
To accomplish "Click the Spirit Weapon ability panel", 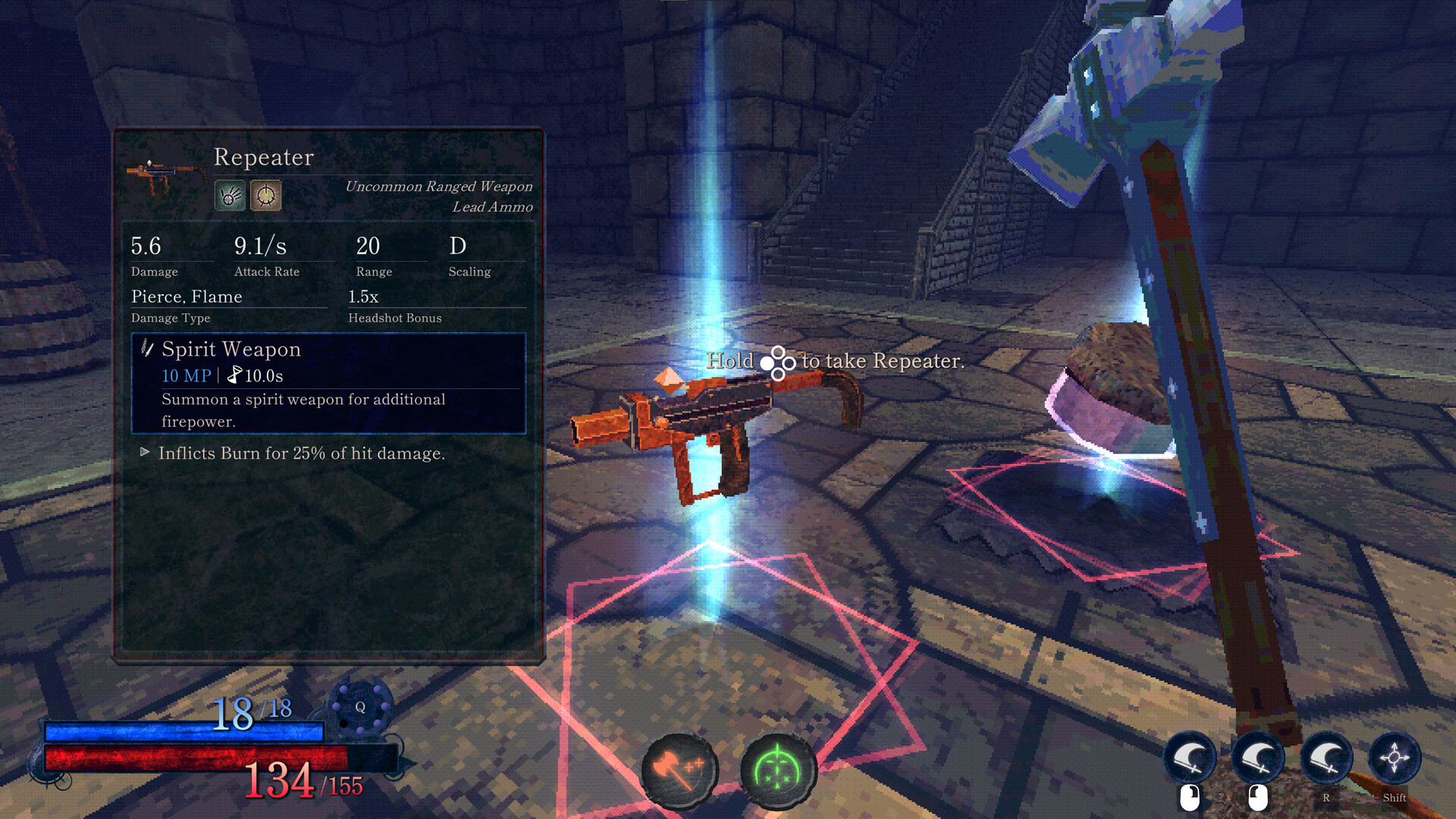I will pos(328,384).
